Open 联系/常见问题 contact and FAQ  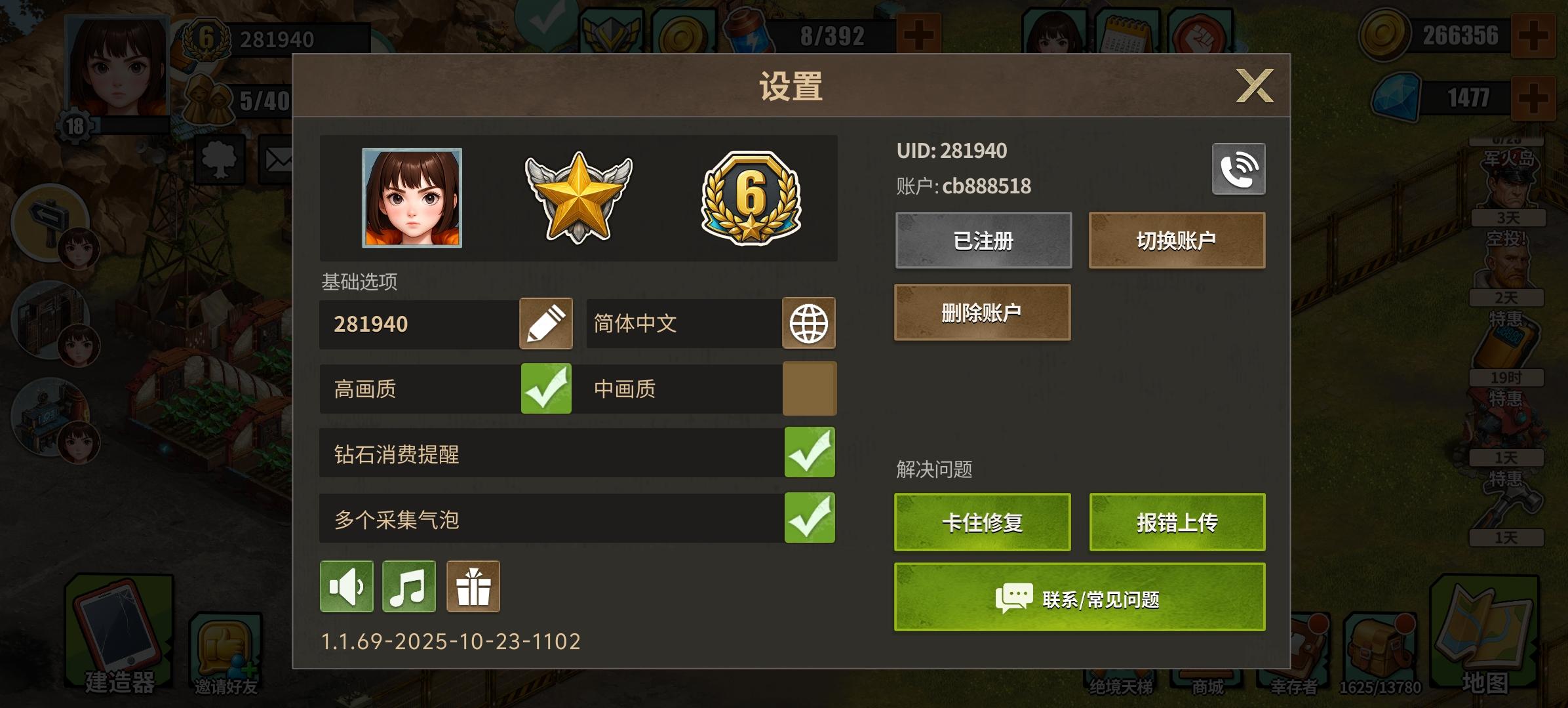coord(1078,597)
